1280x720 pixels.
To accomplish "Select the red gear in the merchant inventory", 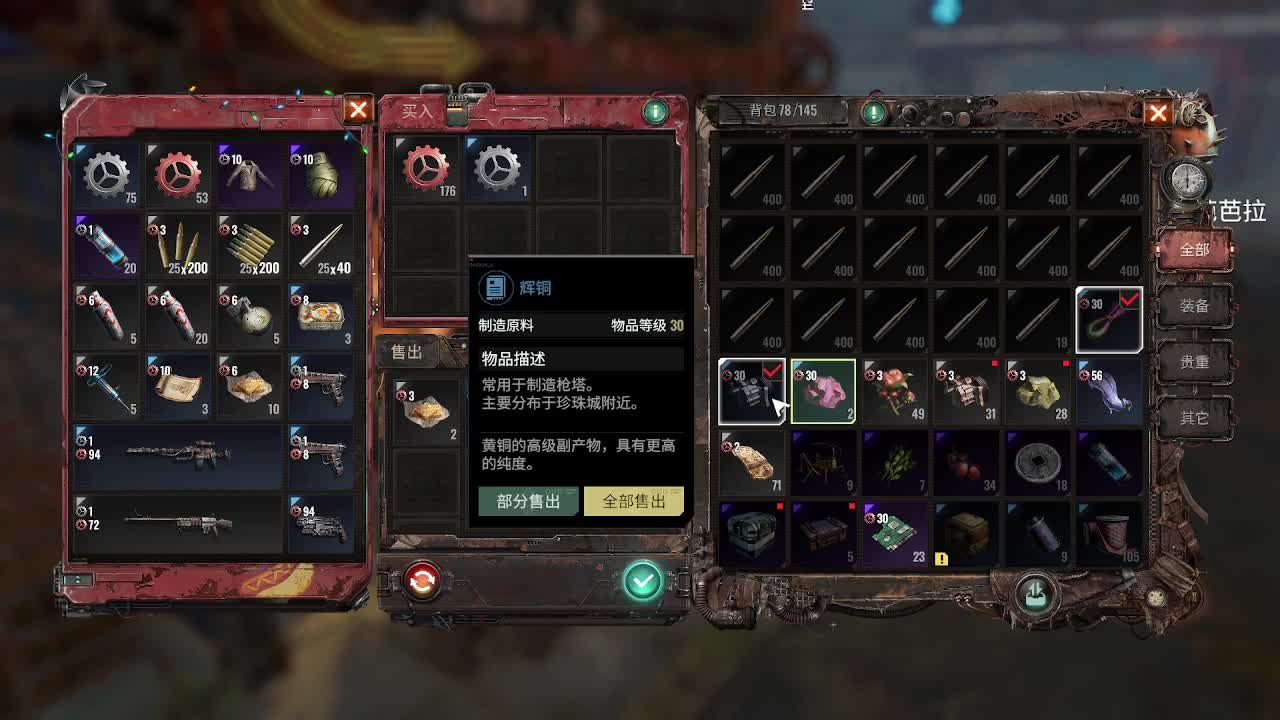I will pyautogui.click(x=177, y=175).
